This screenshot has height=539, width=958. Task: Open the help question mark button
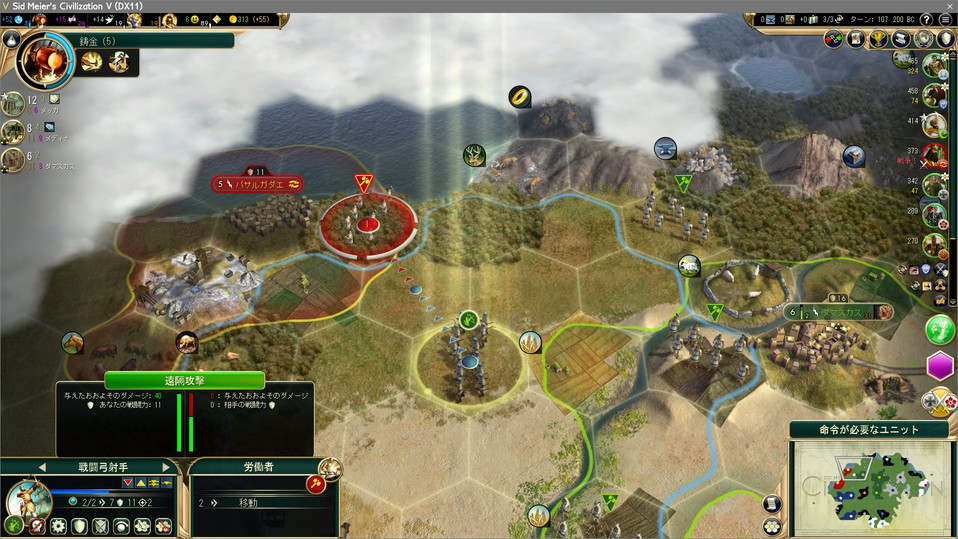pos(925,20)
